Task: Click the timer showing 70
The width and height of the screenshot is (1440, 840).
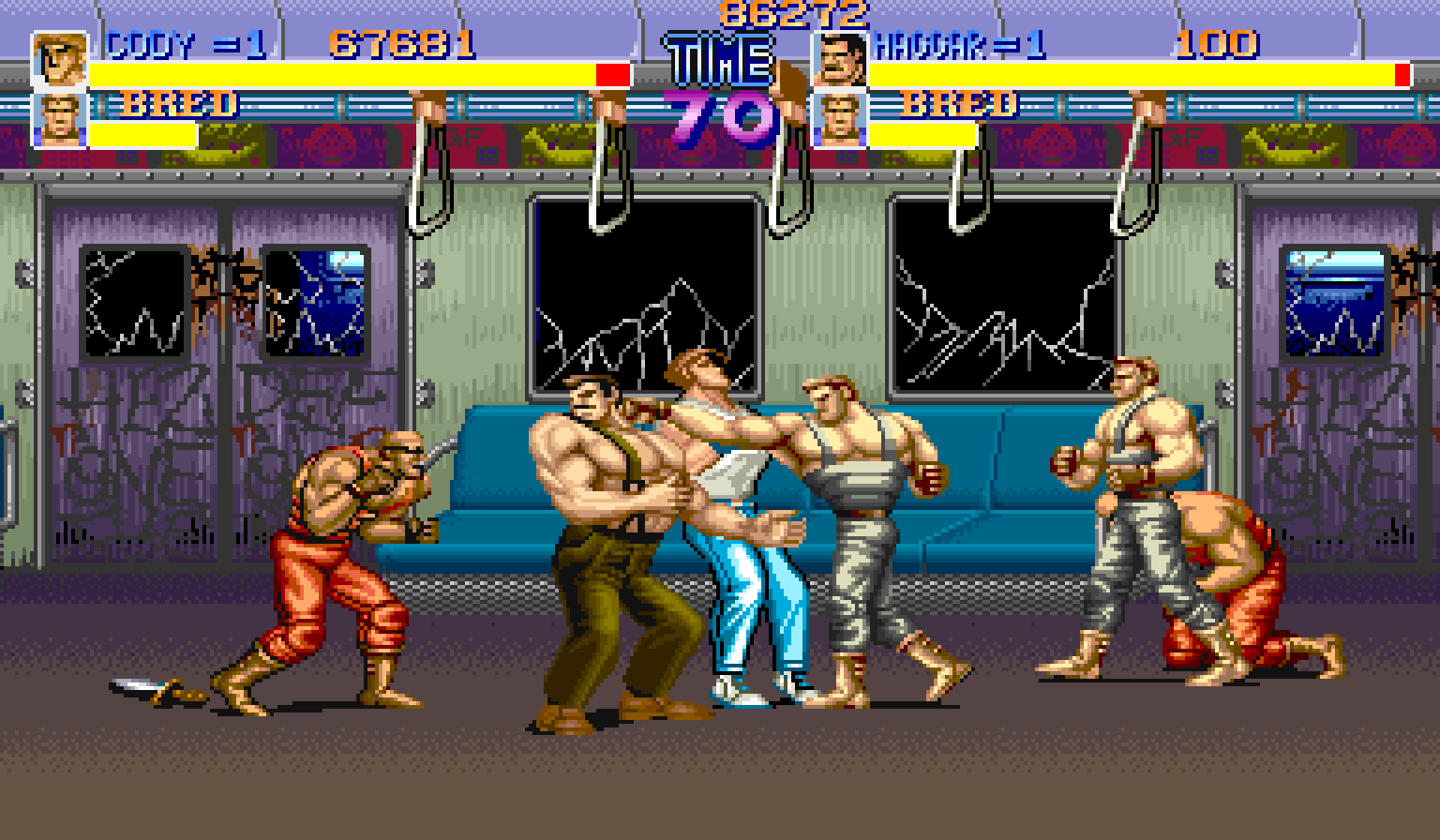Action: [x=718, y=111]
